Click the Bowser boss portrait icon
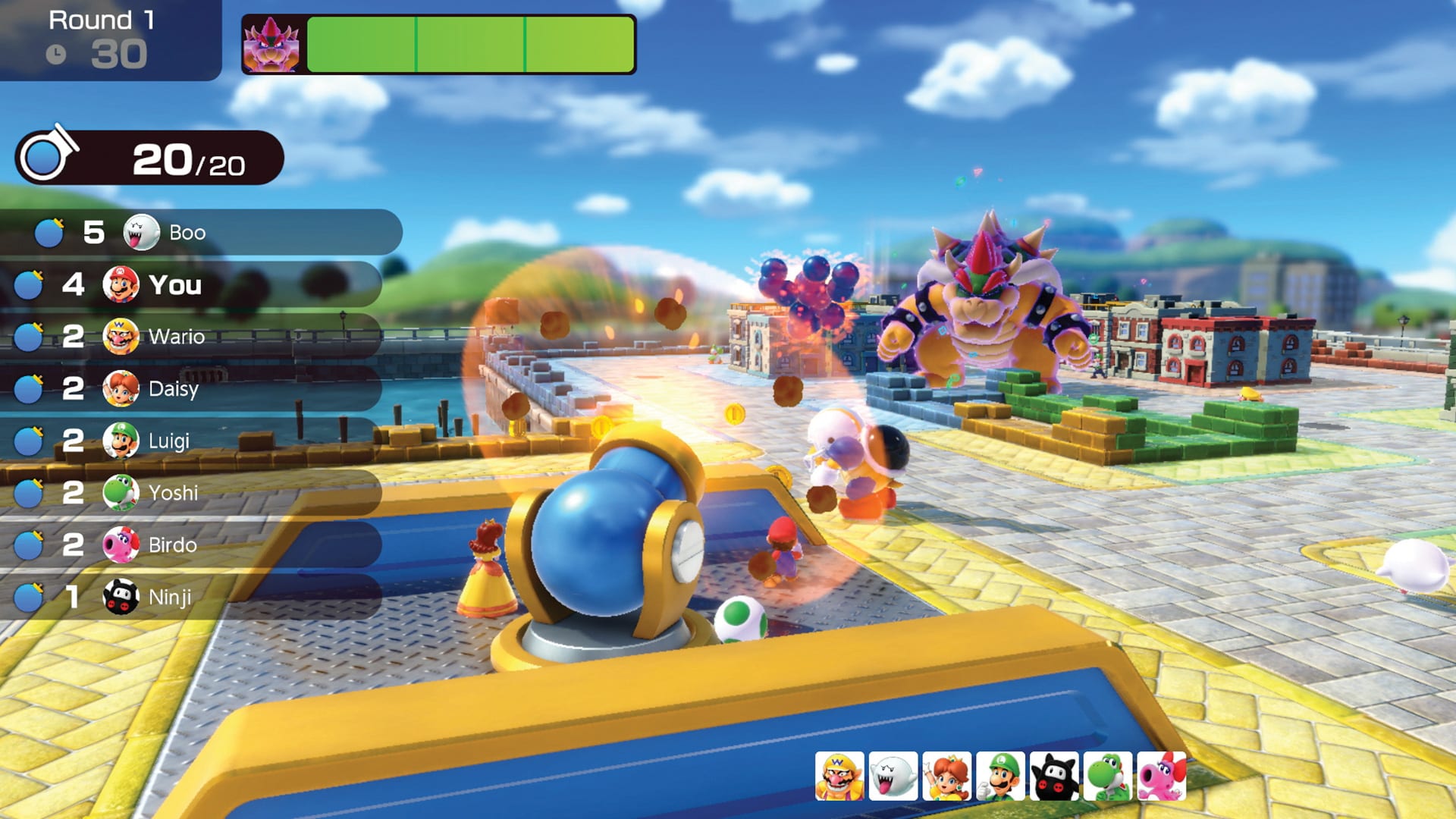Viewport: 1456px width, 819px height. (271, 45)
